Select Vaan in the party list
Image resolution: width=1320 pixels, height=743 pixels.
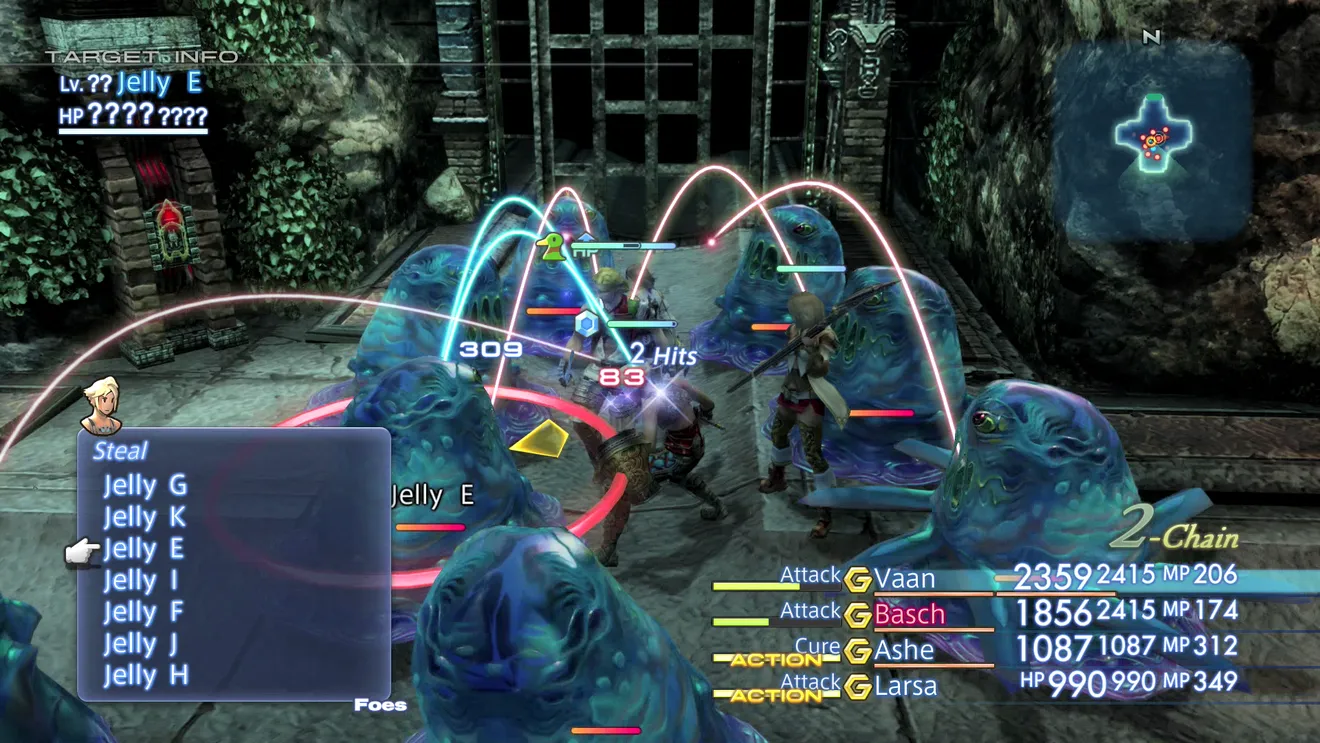pos(904,578)
